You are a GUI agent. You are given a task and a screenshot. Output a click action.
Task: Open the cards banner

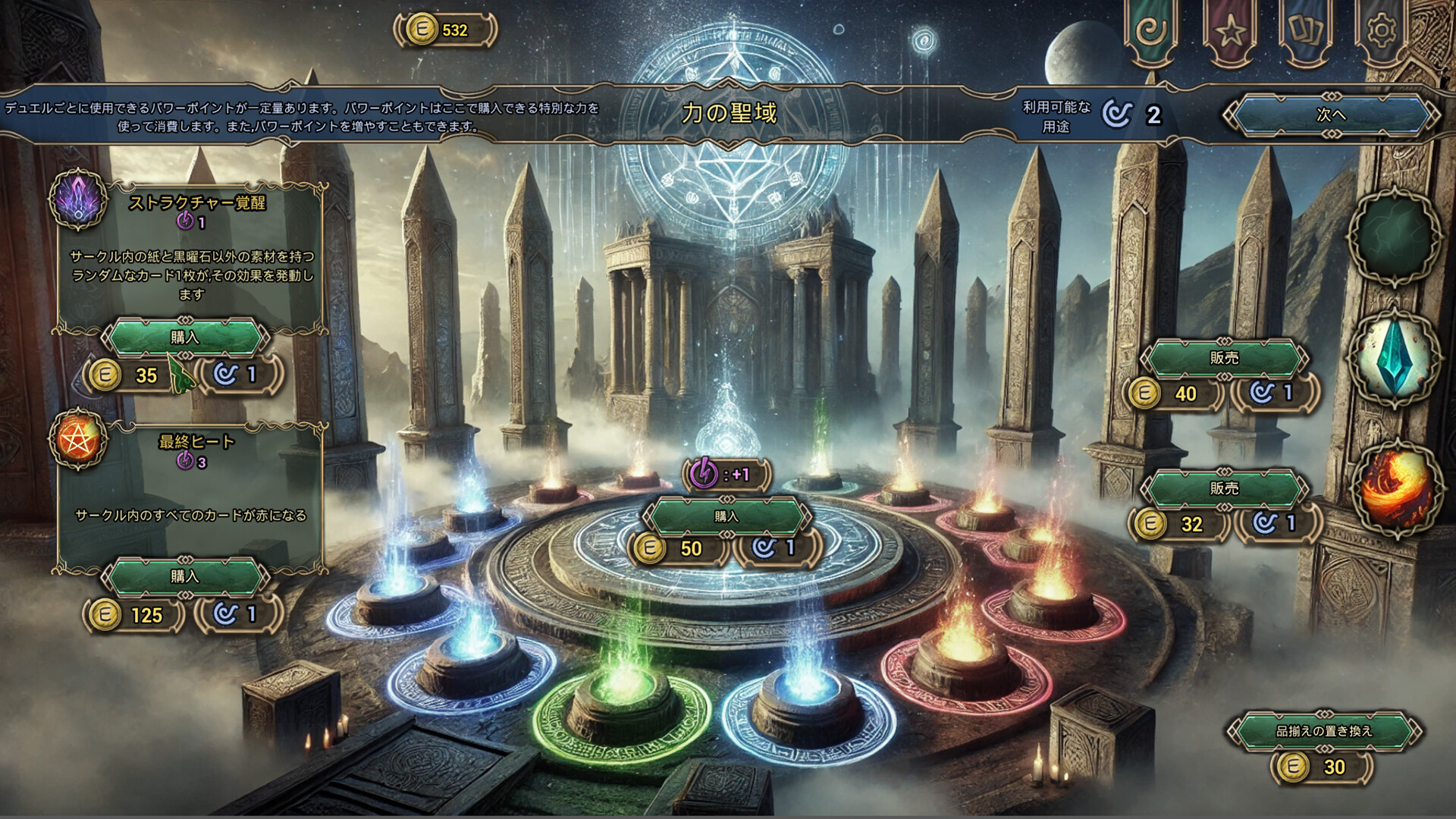[x=1306, y=32]
